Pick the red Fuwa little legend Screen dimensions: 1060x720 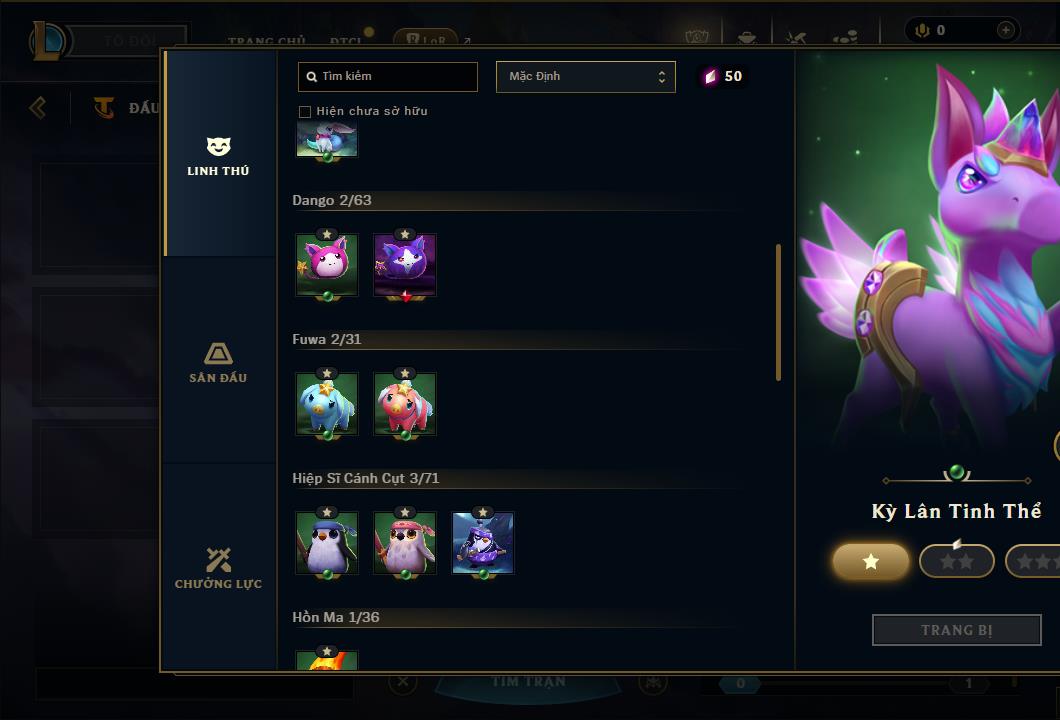pos(405,405)
